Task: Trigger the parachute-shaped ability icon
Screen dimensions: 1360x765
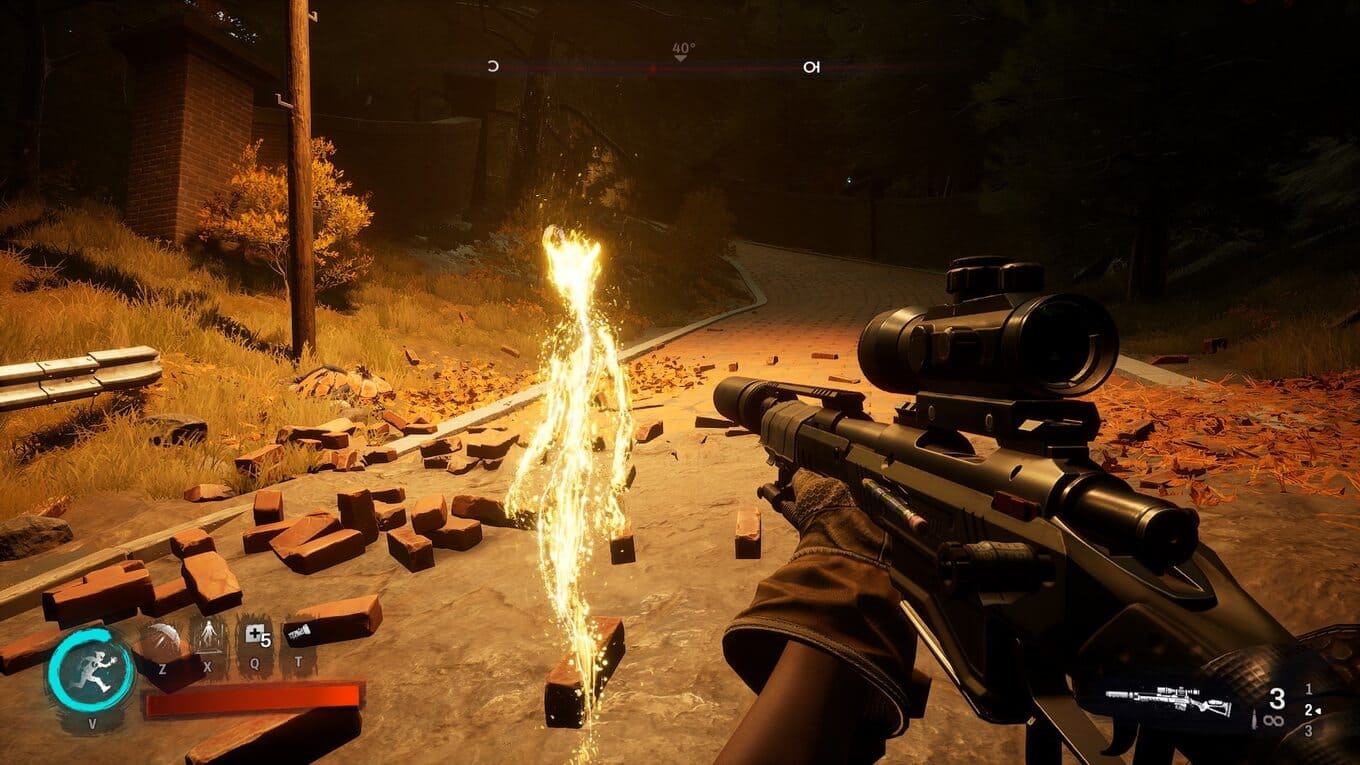Action: [x=159, y=639]
